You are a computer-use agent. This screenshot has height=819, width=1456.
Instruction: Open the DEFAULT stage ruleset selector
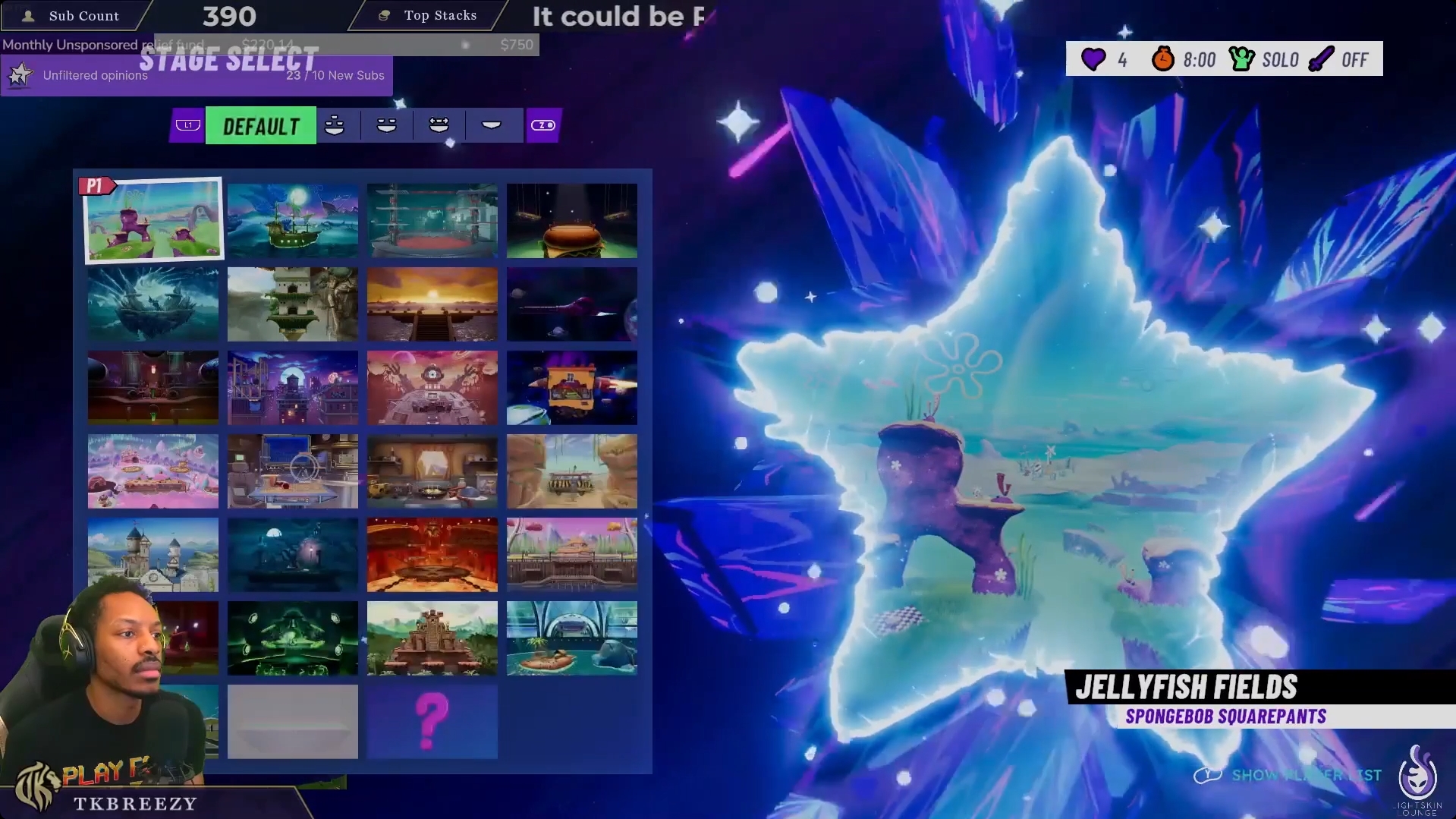click(x=260, y=126)
